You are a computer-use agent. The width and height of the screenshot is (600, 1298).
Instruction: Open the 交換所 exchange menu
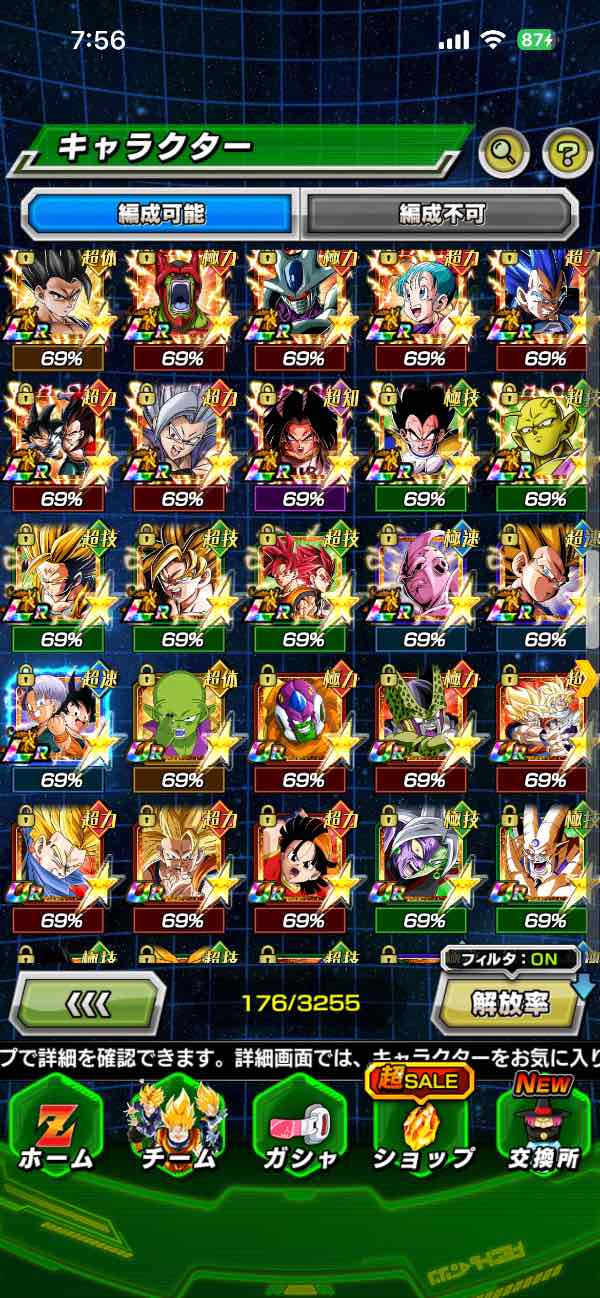tap(541, 1130)
